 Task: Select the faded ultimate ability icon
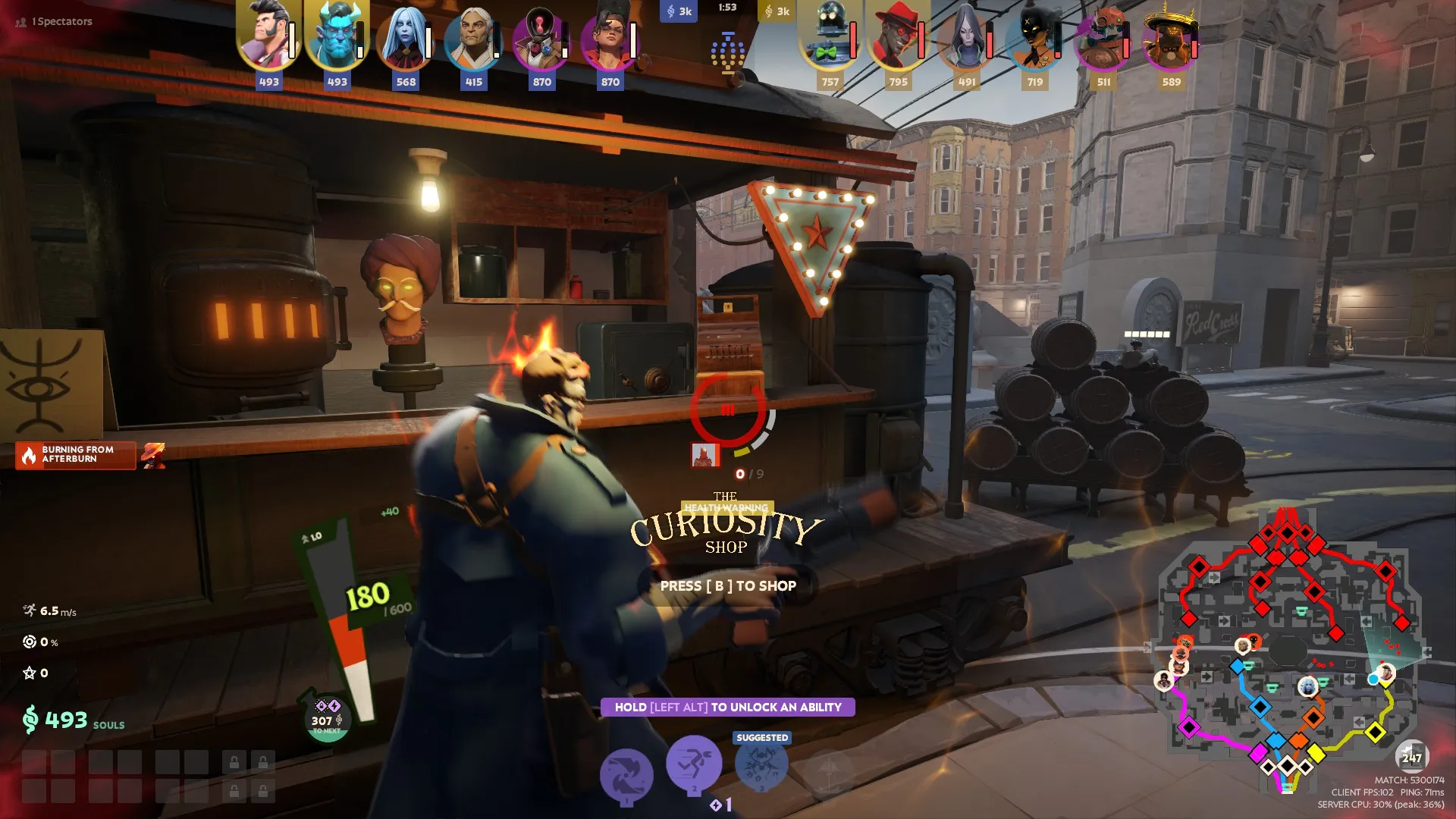[828, 773]
